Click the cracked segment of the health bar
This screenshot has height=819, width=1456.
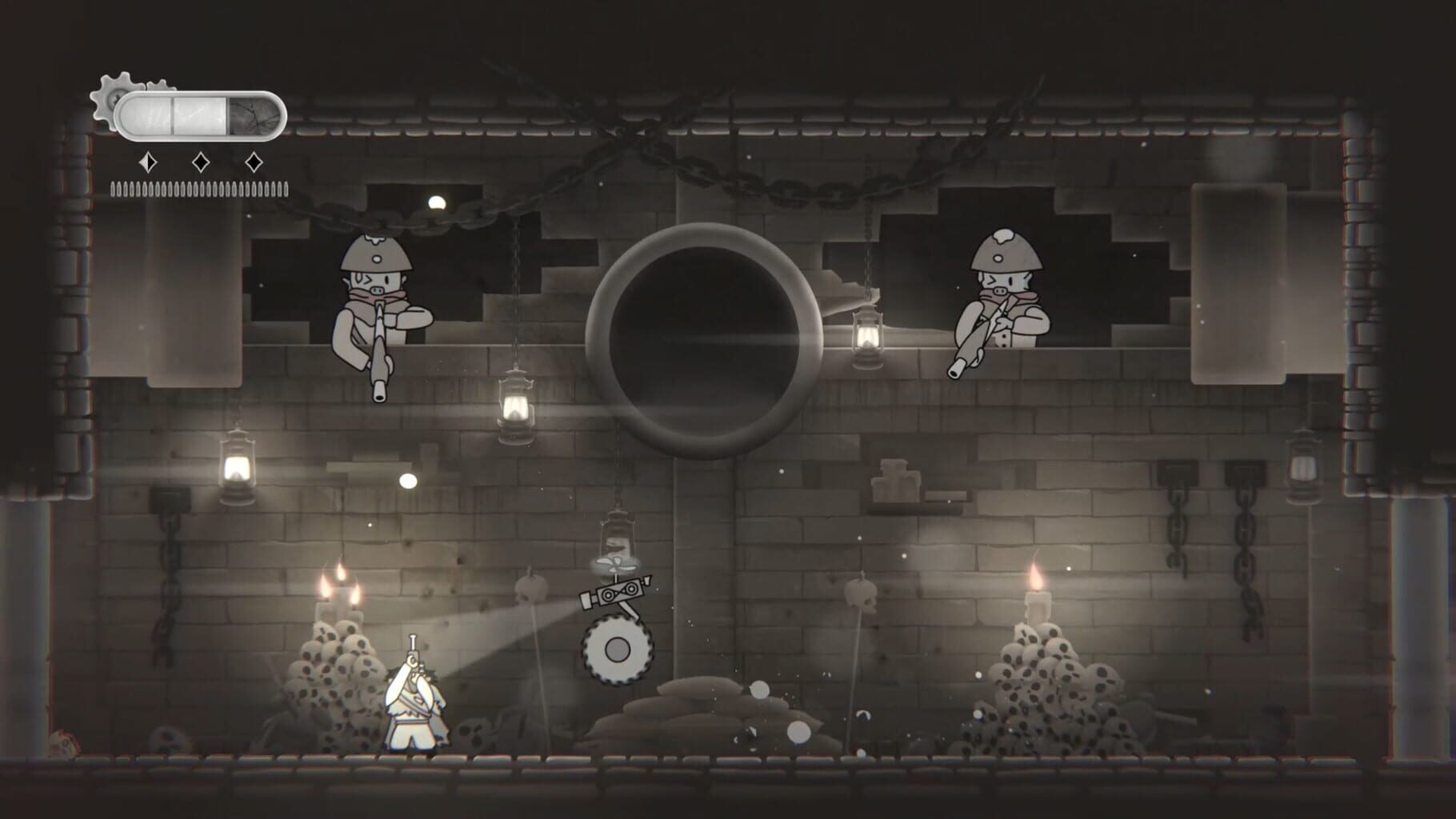click(x=254, y=114)
